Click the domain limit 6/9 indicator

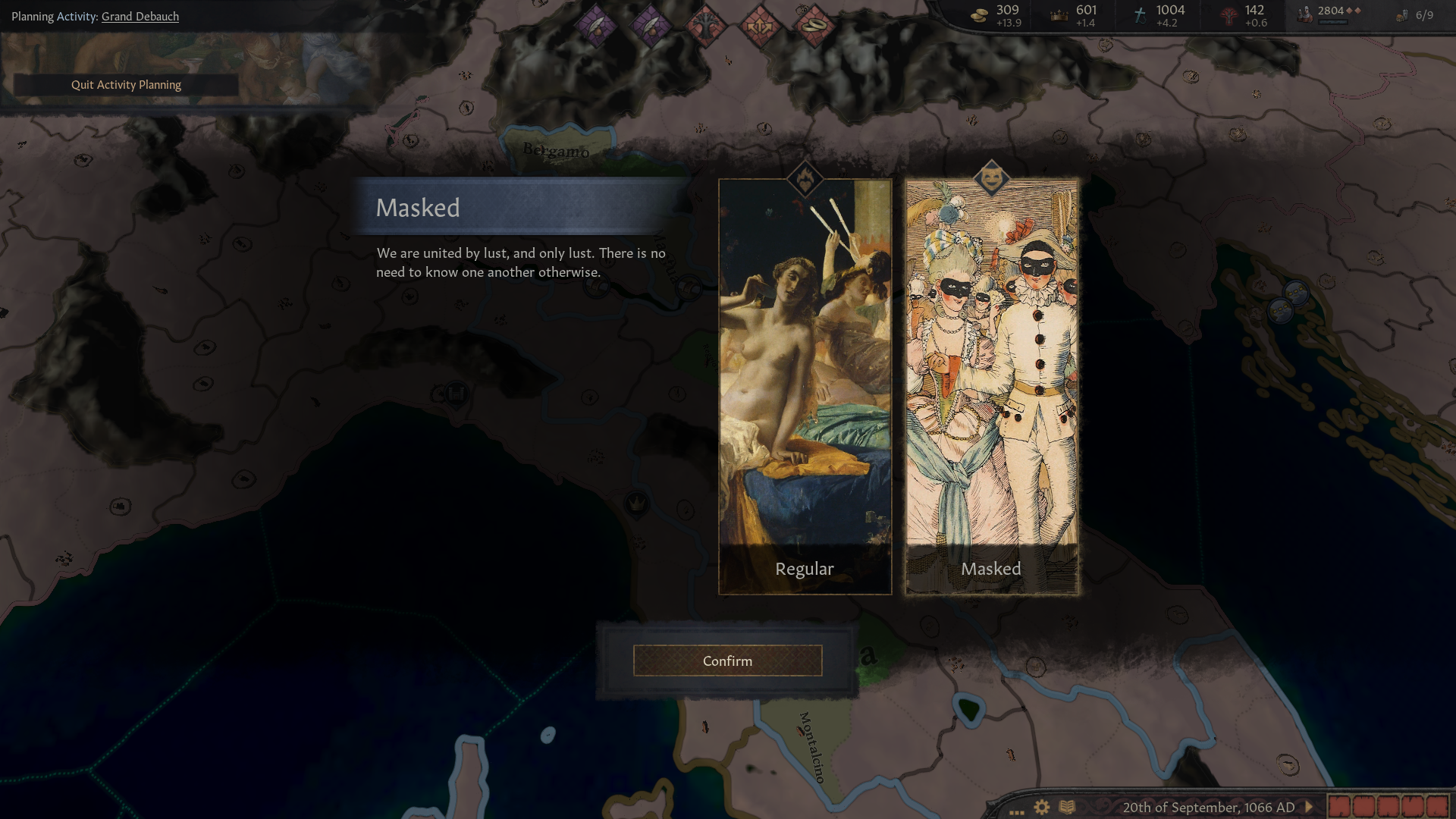[1415, 15]
